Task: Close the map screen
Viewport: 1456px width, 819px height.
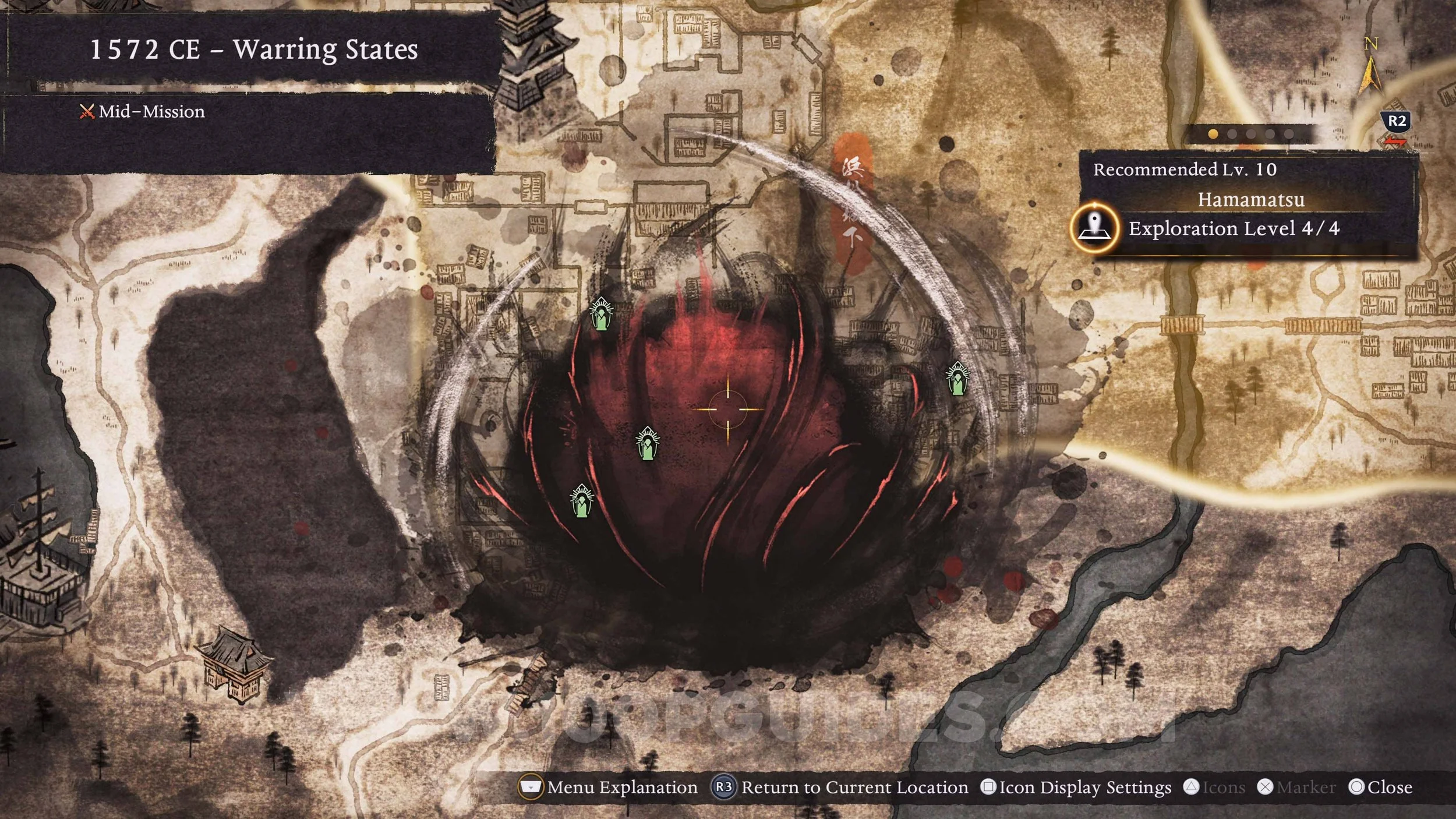Action: click(x=1380, y=788)
